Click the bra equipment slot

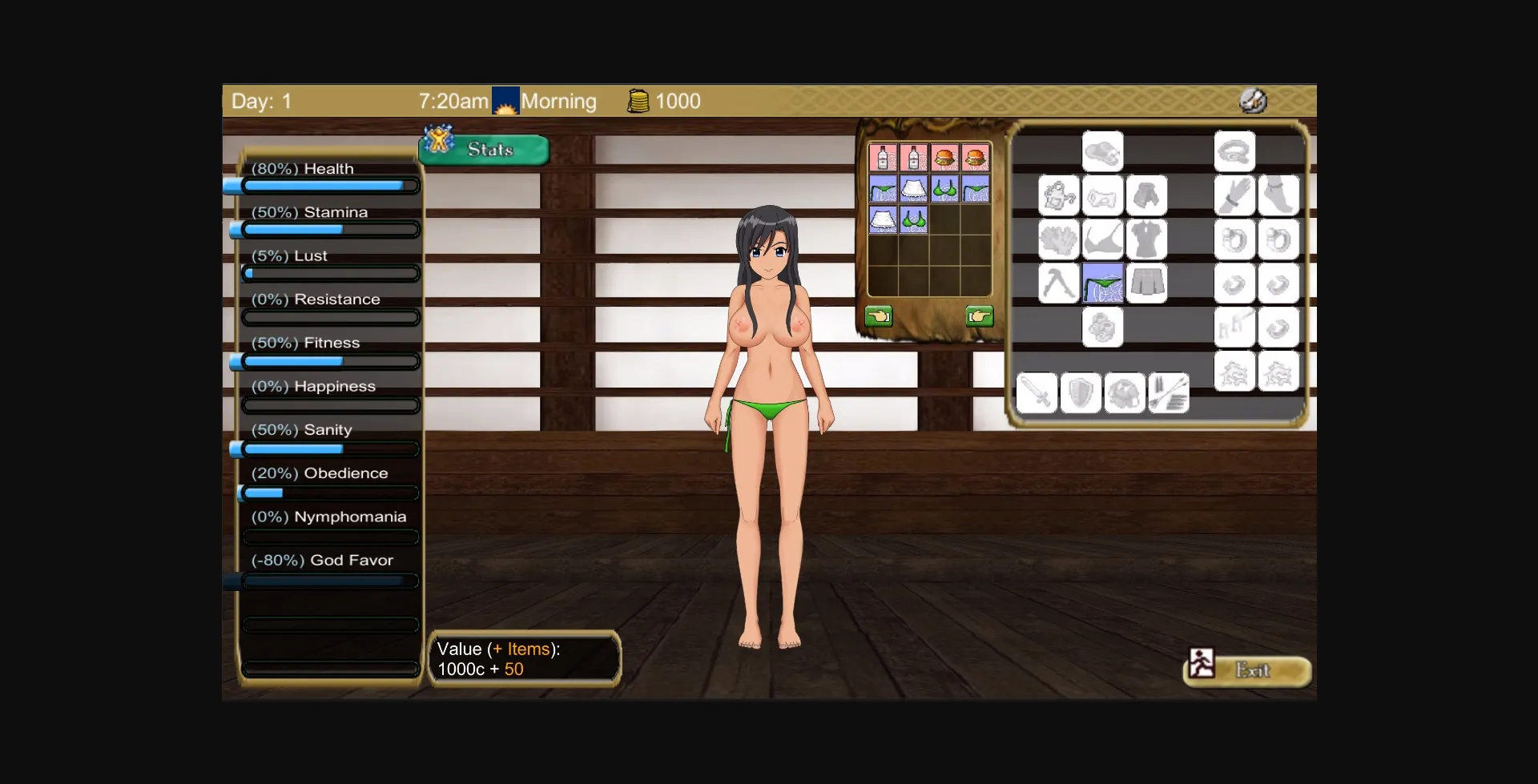tap(1104, 239)
